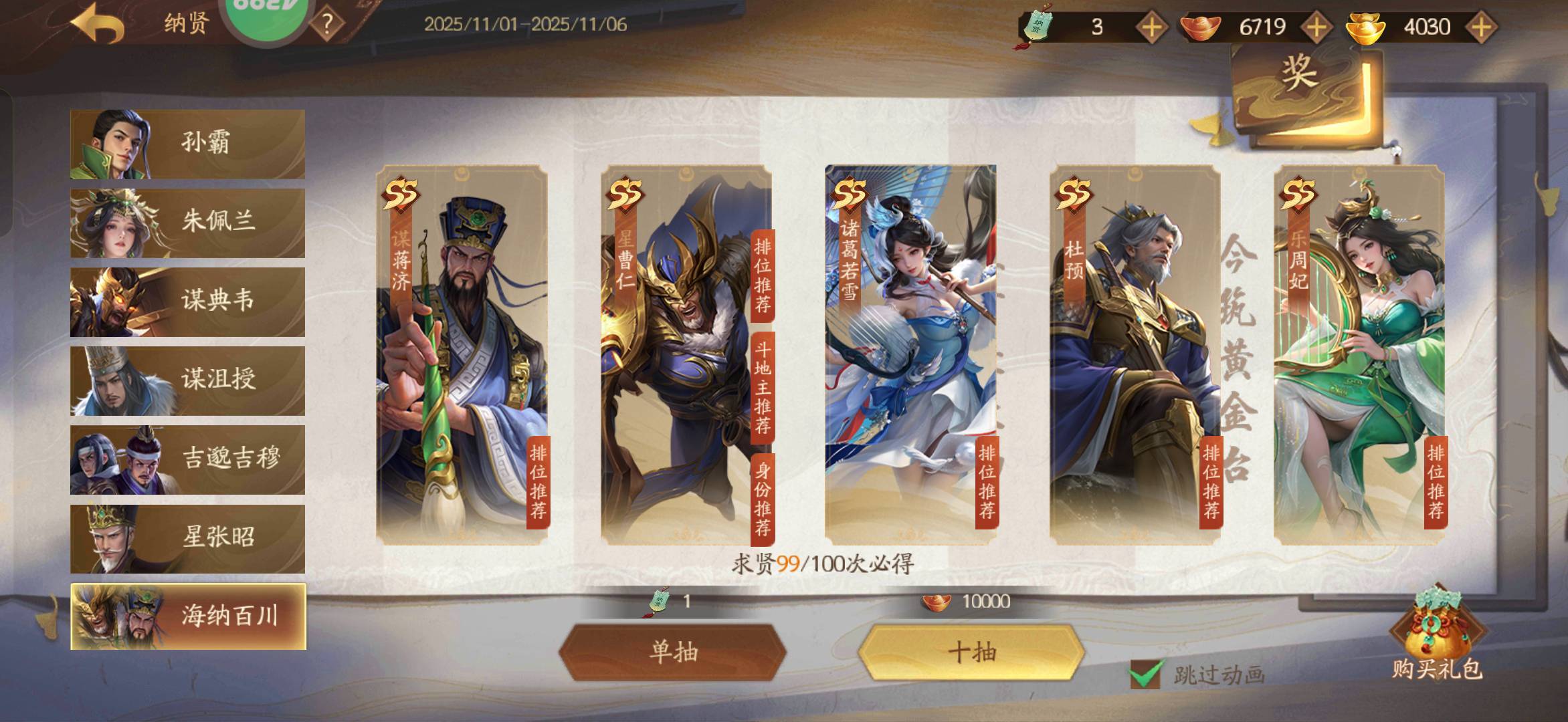Image resolution: width=1568 pixels, height=722 pixels.
Task: Add more 纳贤 recruitment tokens
Action: 1151,27
